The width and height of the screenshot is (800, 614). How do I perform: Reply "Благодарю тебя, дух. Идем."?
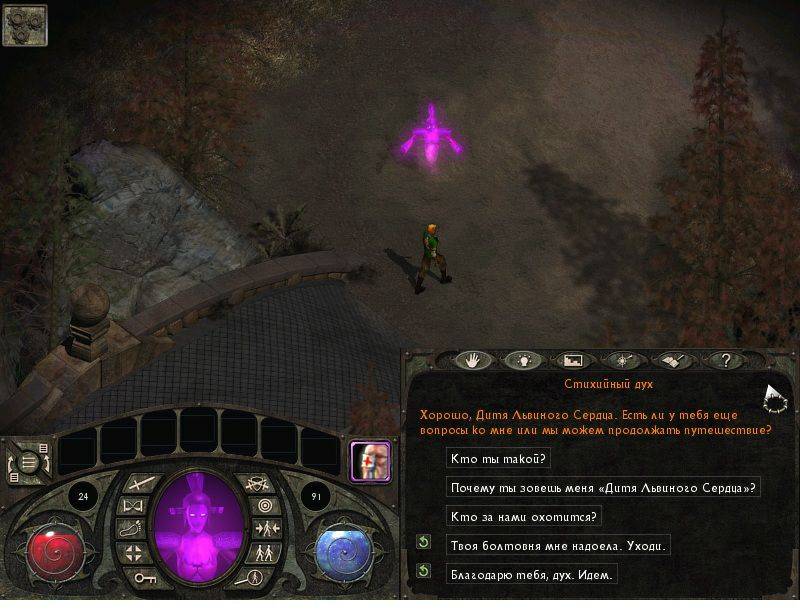531,574
